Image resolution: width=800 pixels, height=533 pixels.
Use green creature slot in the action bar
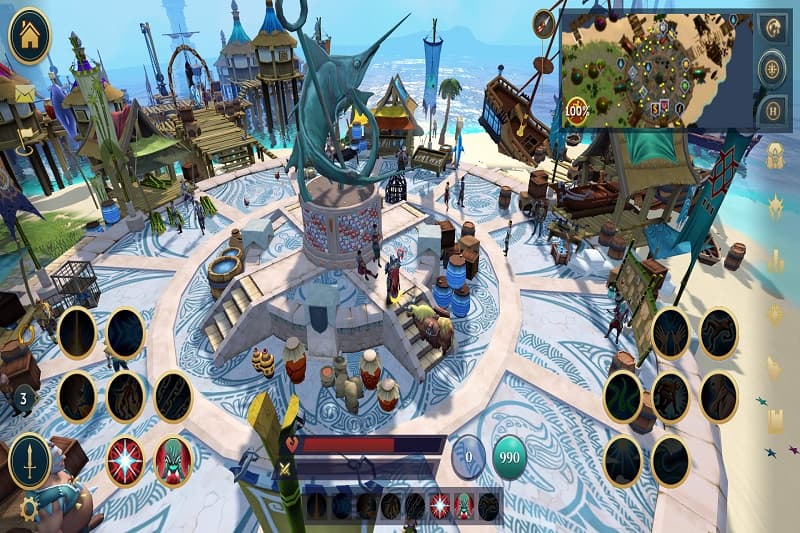coord(463,506)
